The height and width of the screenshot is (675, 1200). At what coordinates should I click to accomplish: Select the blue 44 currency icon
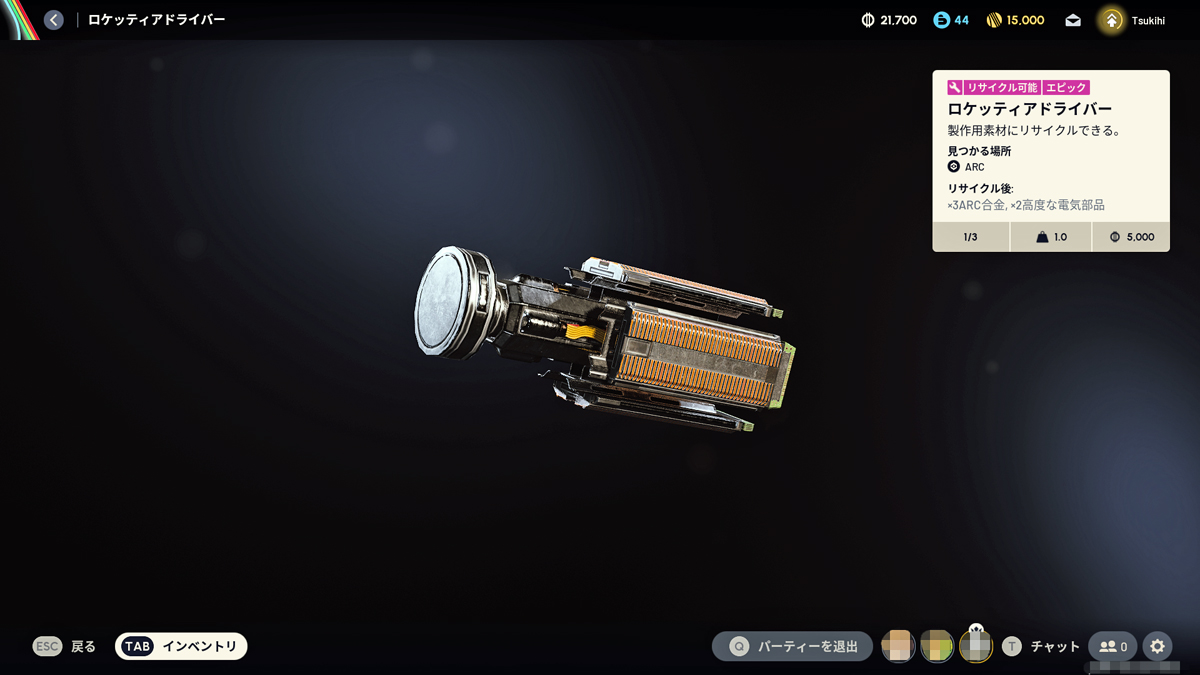click(x=941, y=20)
